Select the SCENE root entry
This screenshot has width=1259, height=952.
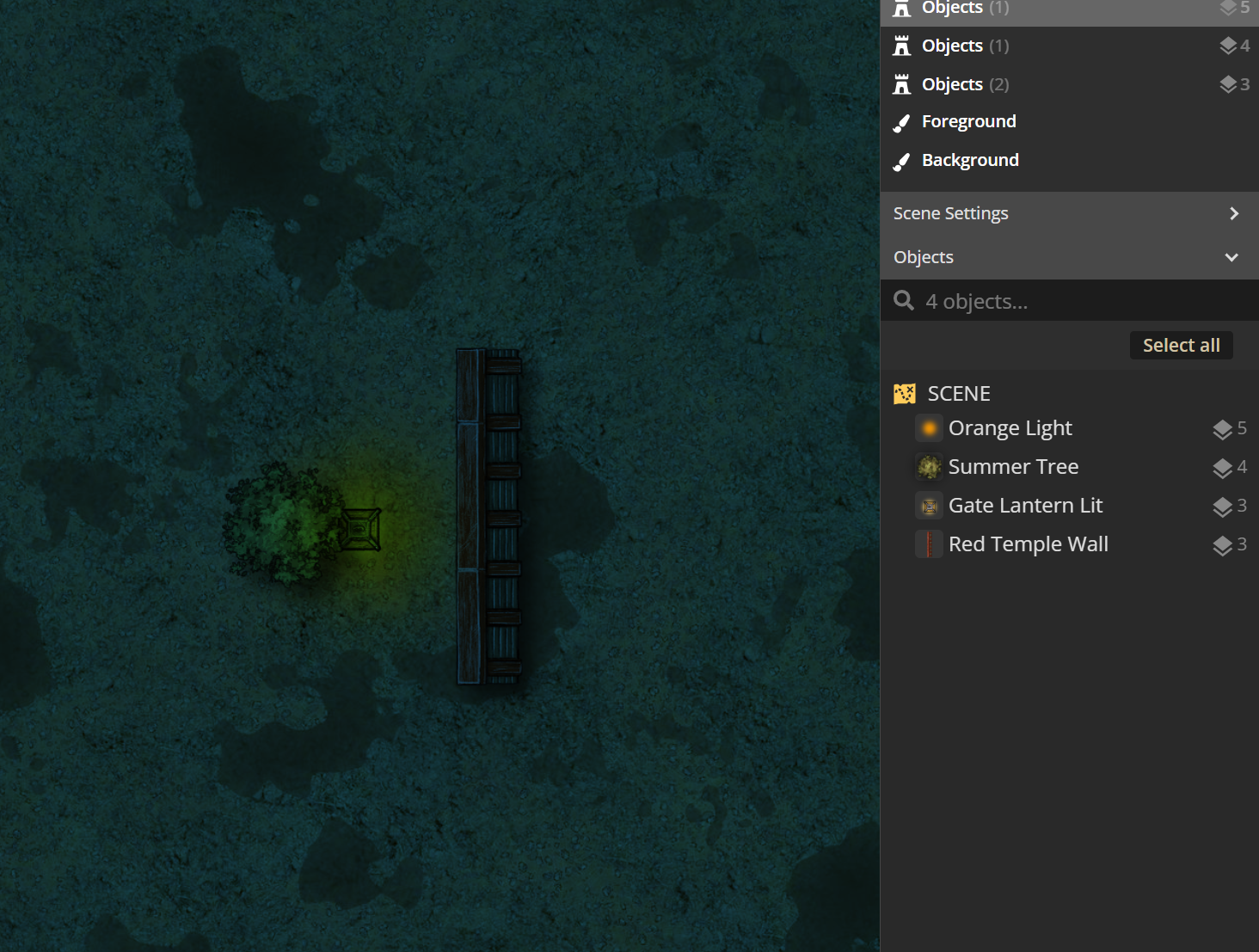pos(958,394)
